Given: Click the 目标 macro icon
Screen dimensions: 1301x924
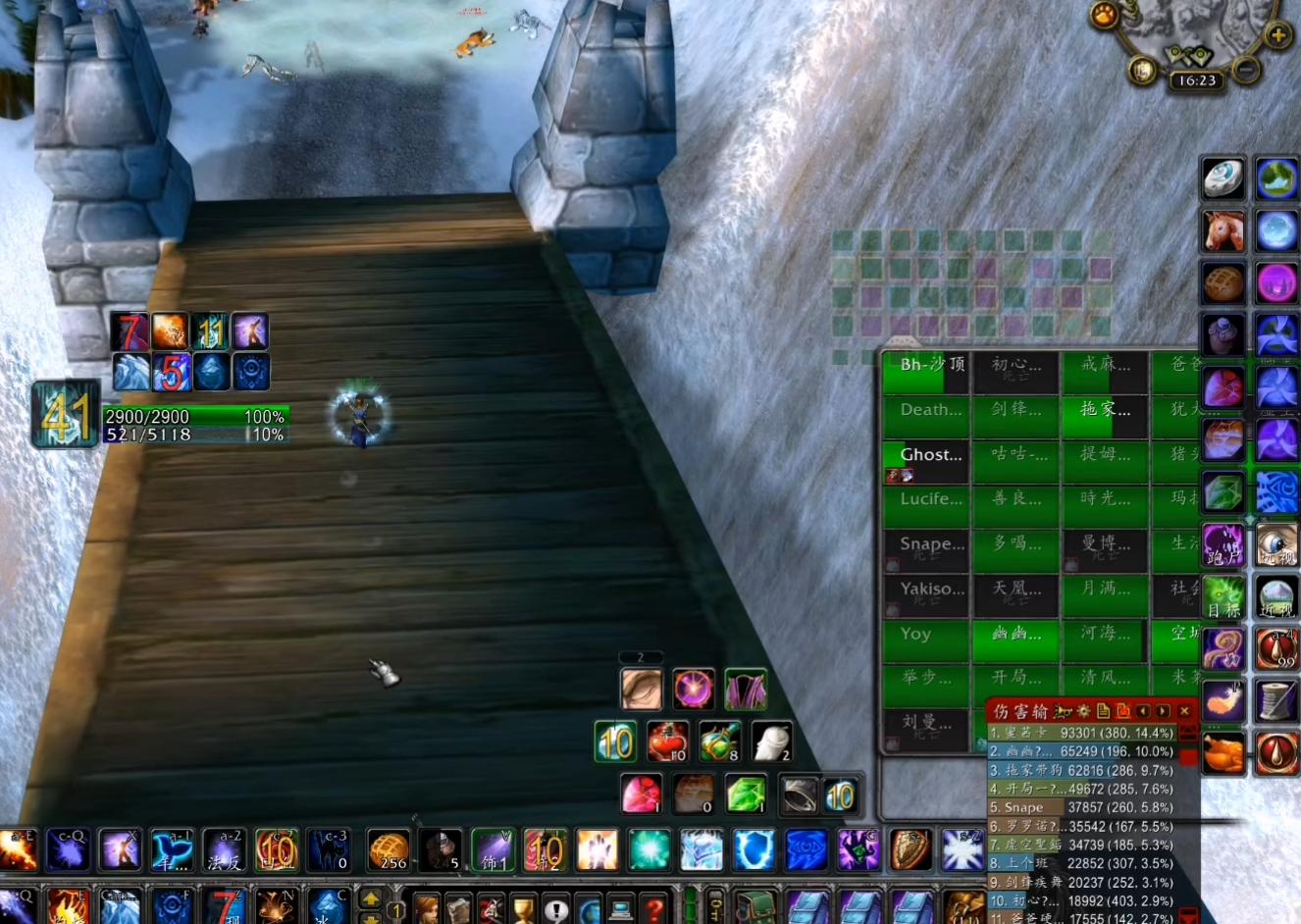Looking at the screenshot, I should click(x=1223, y=596).
